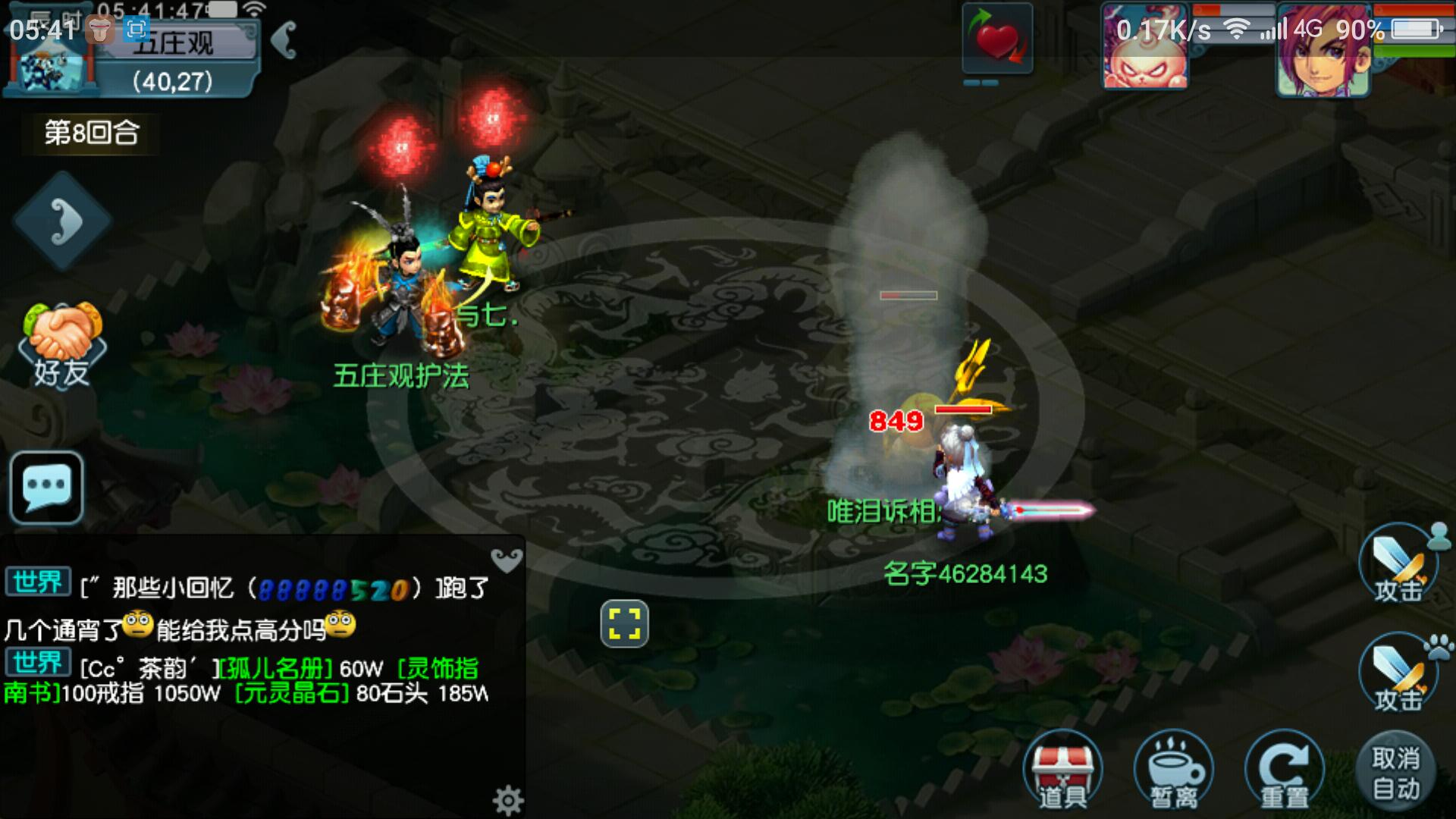Toggle the fullscreen bracket button
The width and height of the screenshot is (1456, 819).
pos(624,624)
